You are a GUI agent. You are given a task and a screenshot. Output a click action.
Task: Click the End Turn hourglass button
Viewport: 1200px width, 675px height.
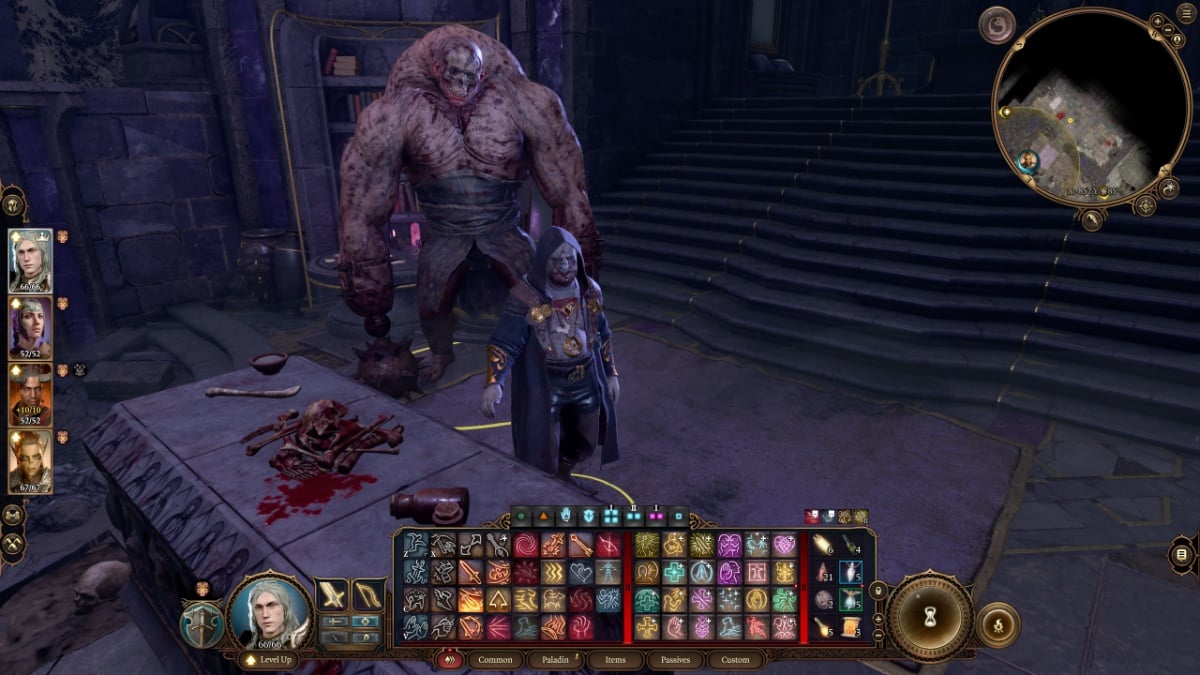point(931,614)
